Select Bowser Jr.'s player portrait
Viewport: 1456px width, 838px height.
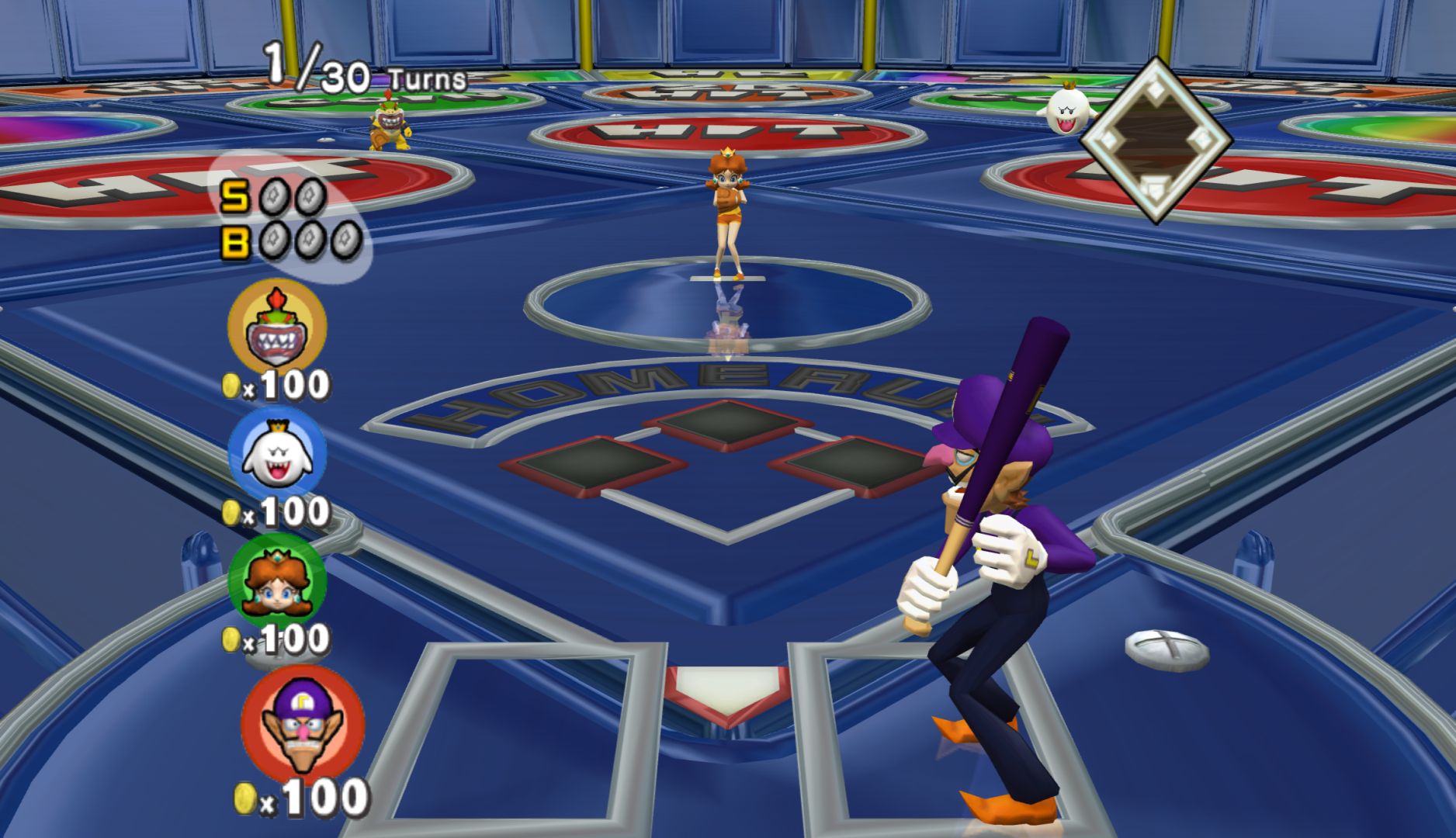(x=277, y=327)
